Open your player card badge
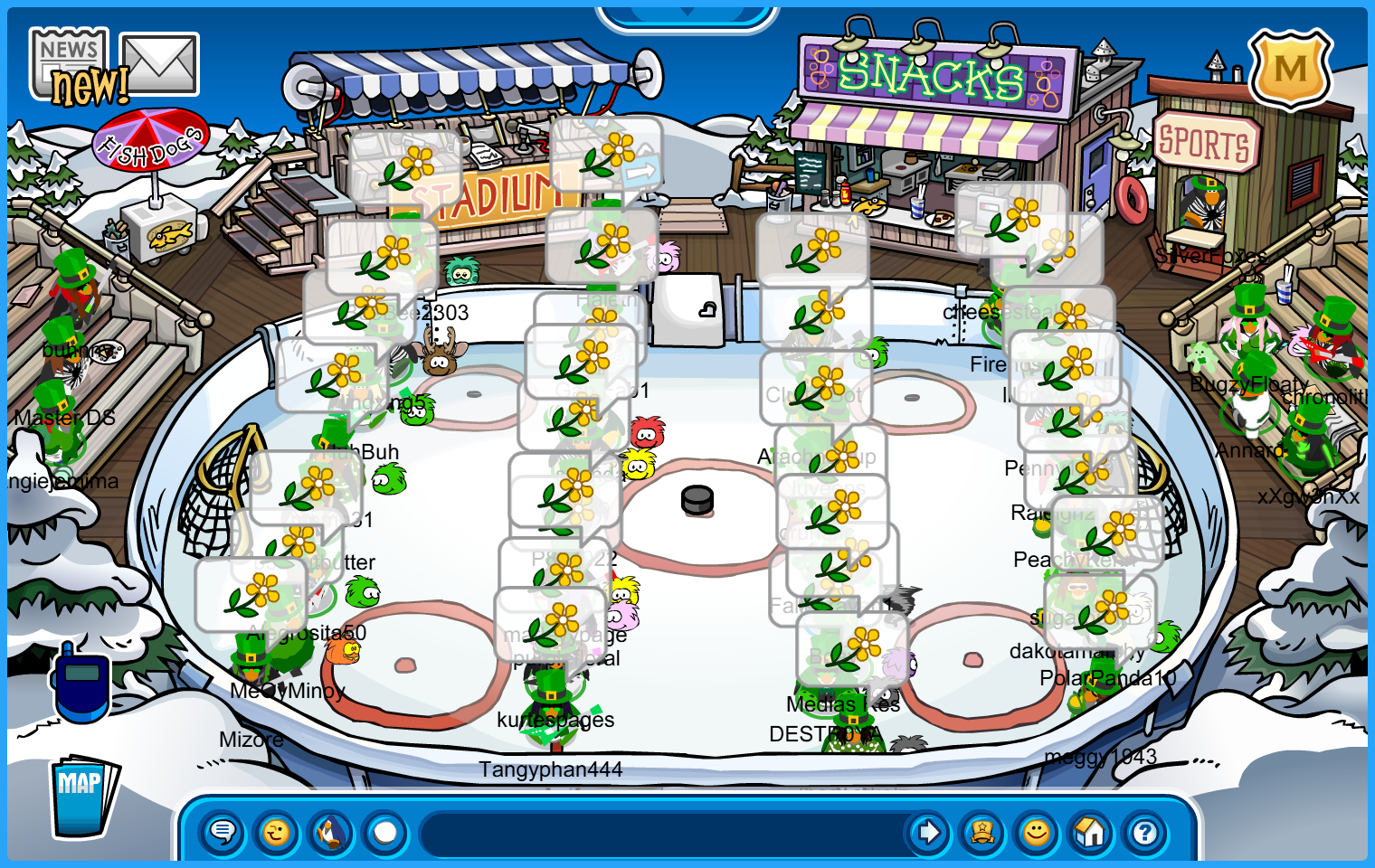The height and width of the screenshot is (868, 1375). pos(982,832)
